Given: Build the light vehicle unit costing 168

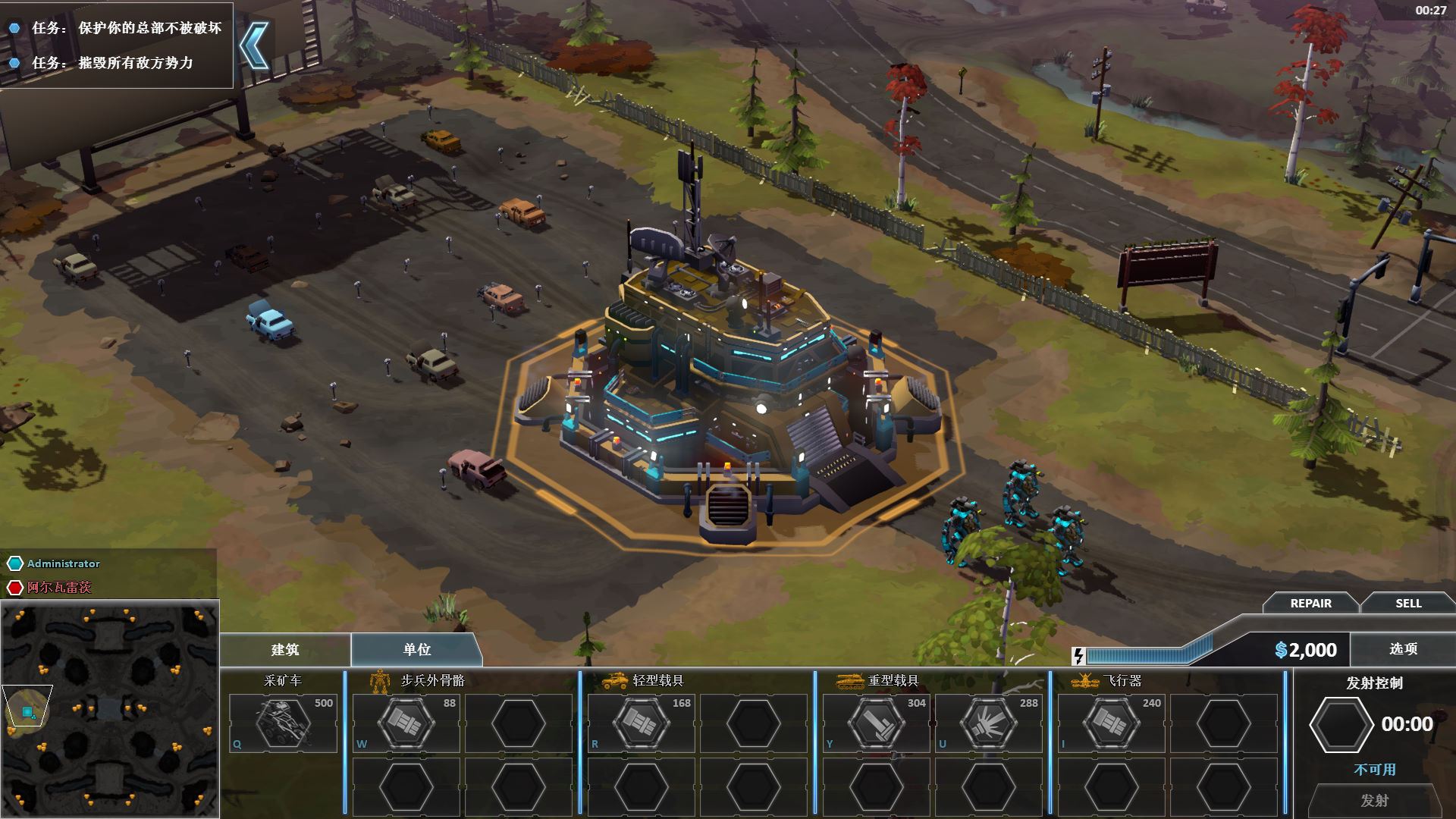Looking at the screenshot, I should 641,723.
